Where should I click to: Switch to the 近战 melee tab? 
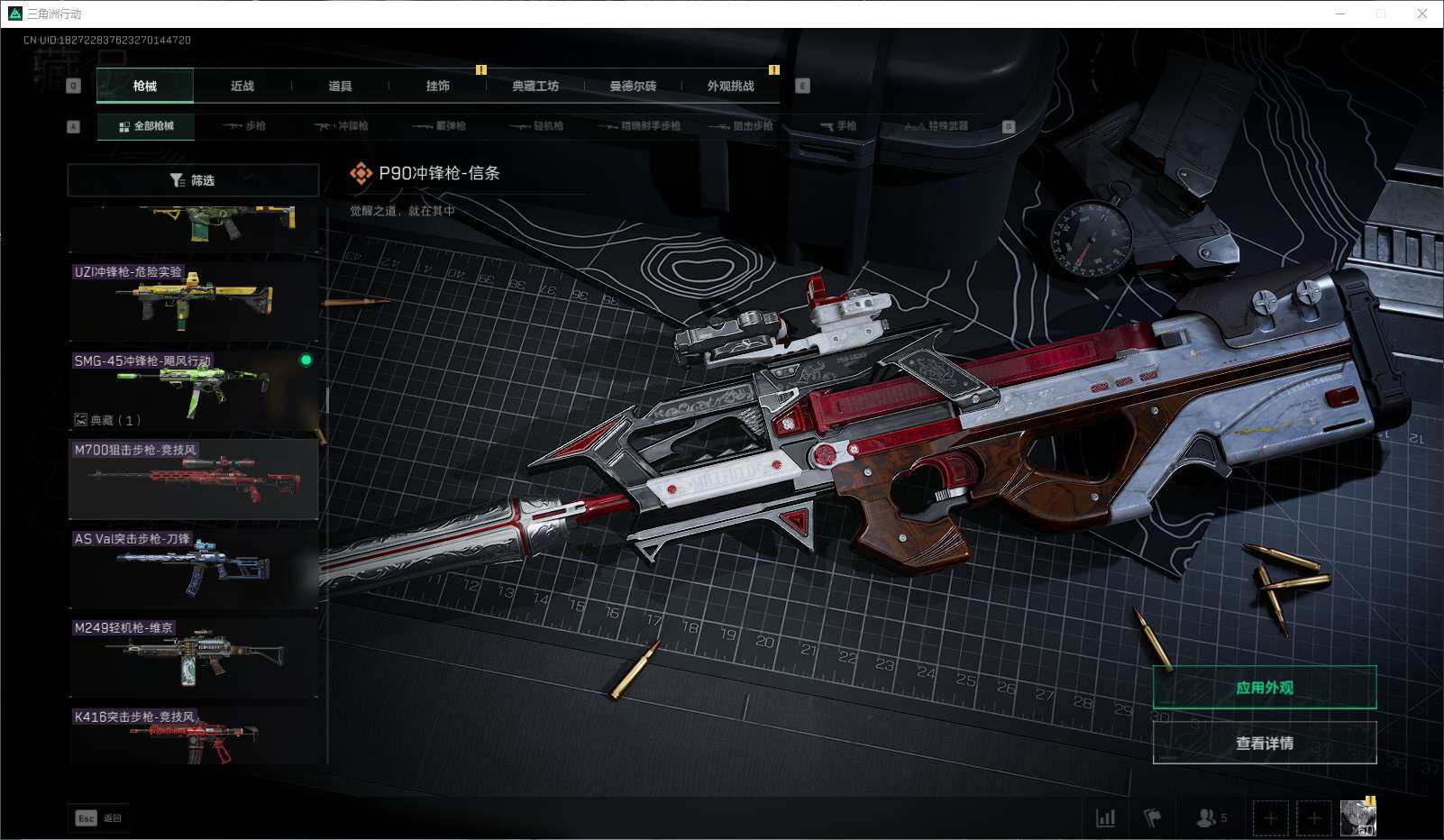click(x=242, y=87)
